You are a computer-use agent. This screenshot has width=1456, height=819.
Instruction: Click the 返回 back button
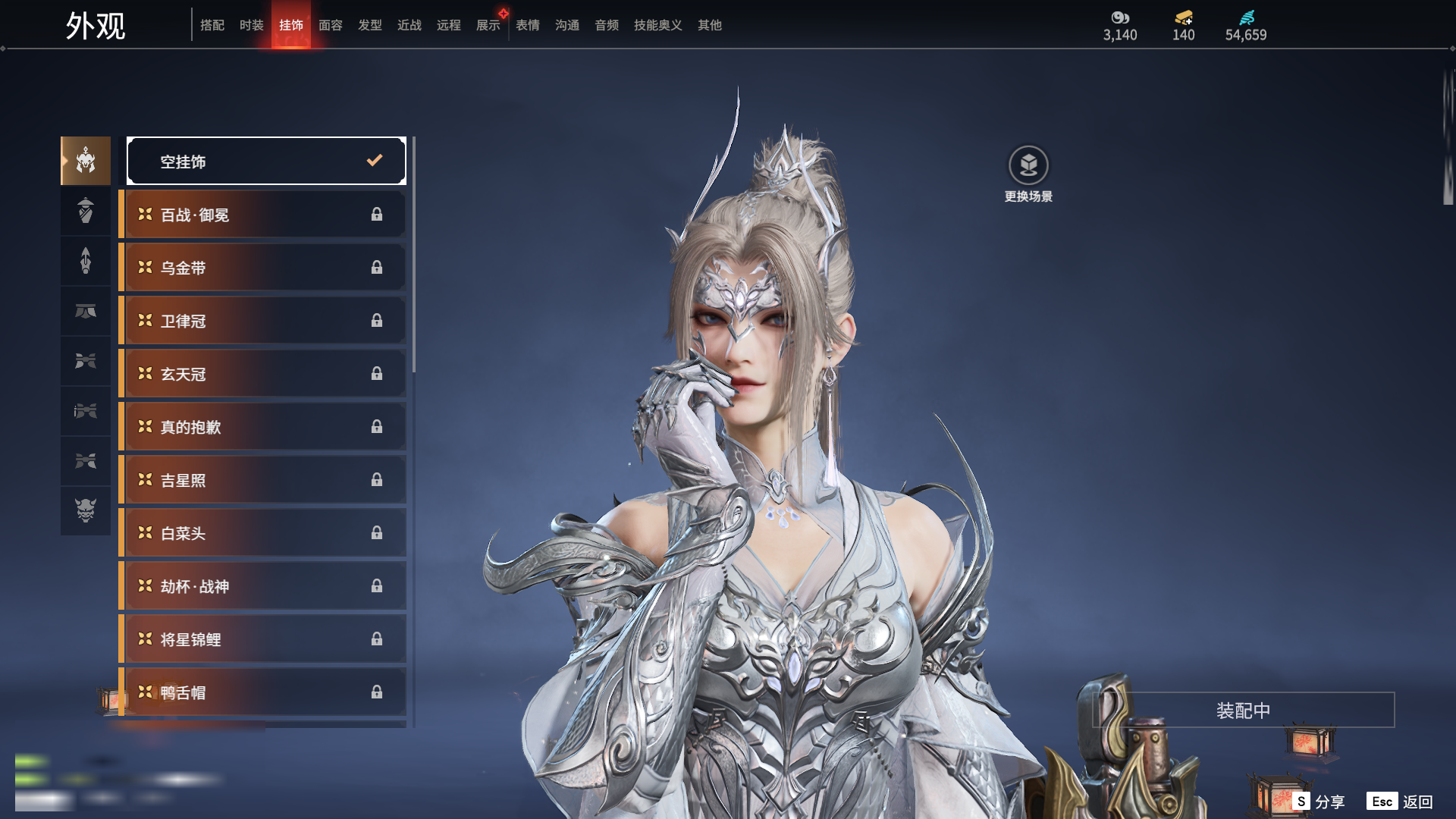(x=1400, y=802)
